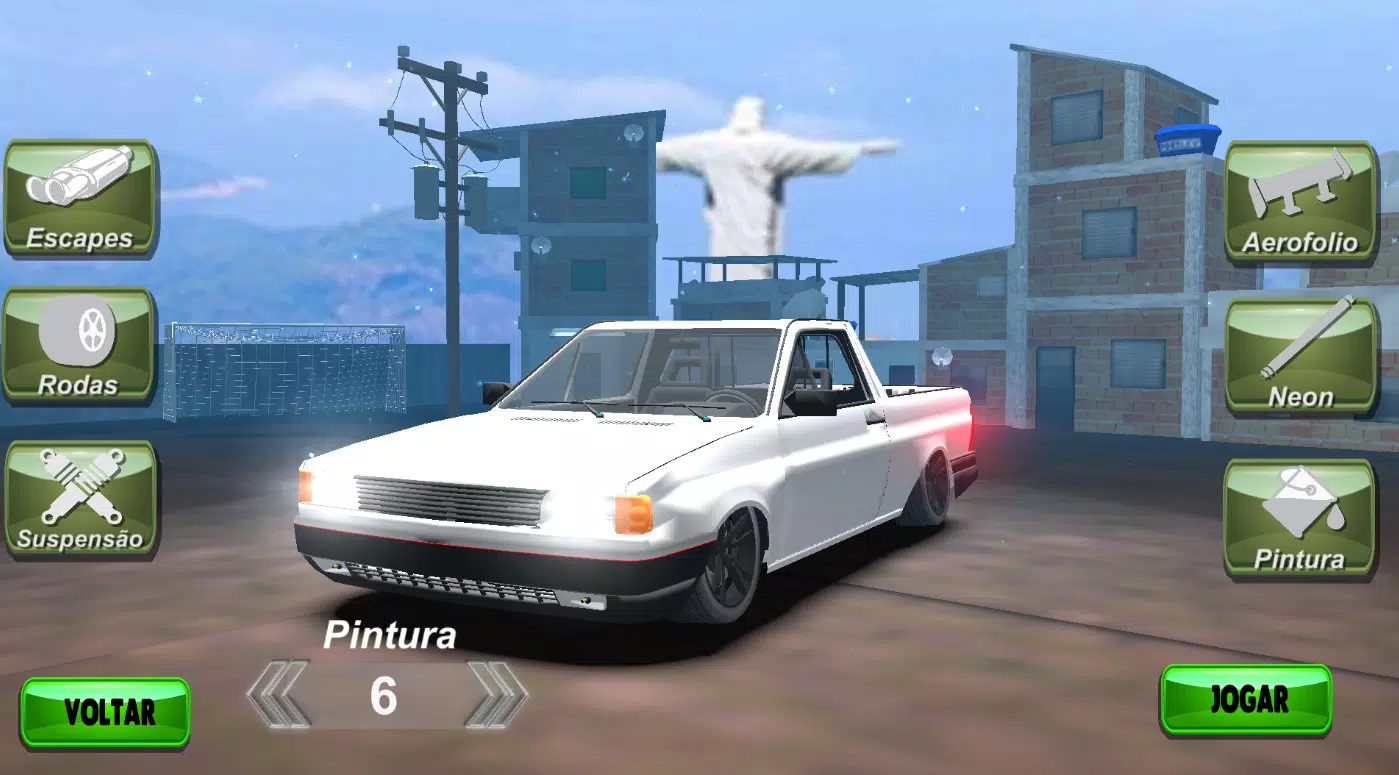Select the Neon lighting customization icon
Image resolution: width=1399 pixels, height=775 pixels.
[x=1298, y=350]
